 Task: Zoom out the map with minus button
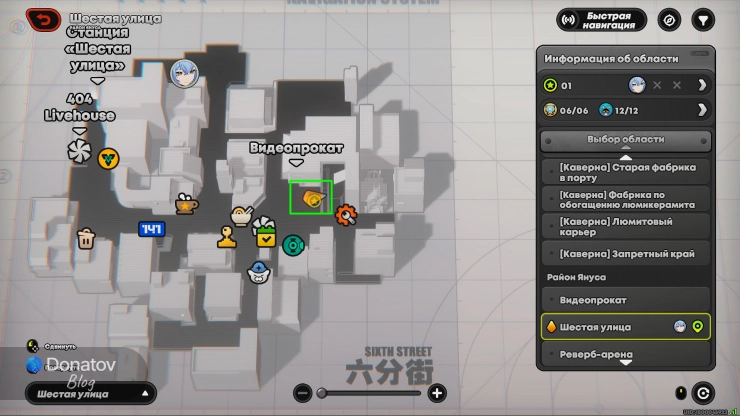(x=302, y=393)
